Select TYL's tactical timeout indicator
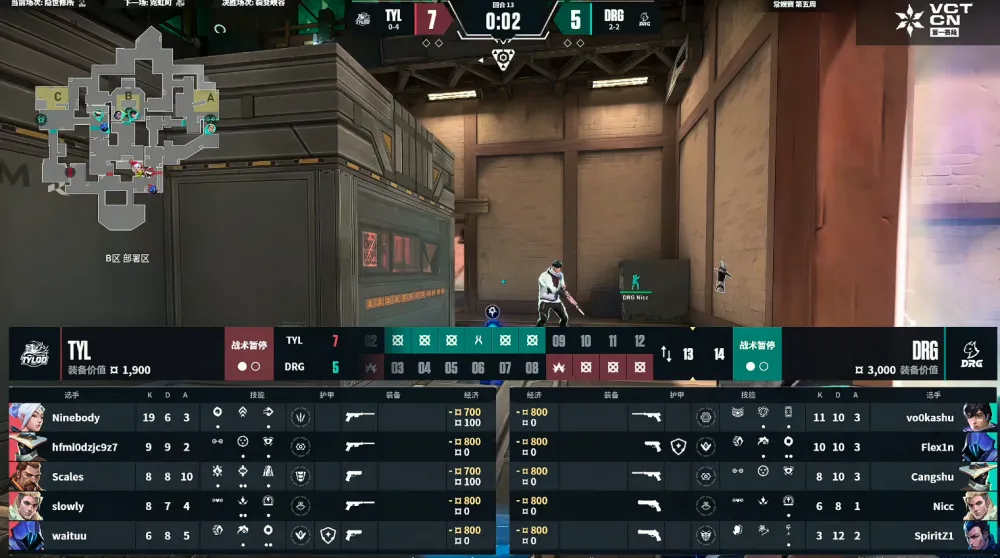Viewport: 1000px width, 558px height. click(249, 354)
